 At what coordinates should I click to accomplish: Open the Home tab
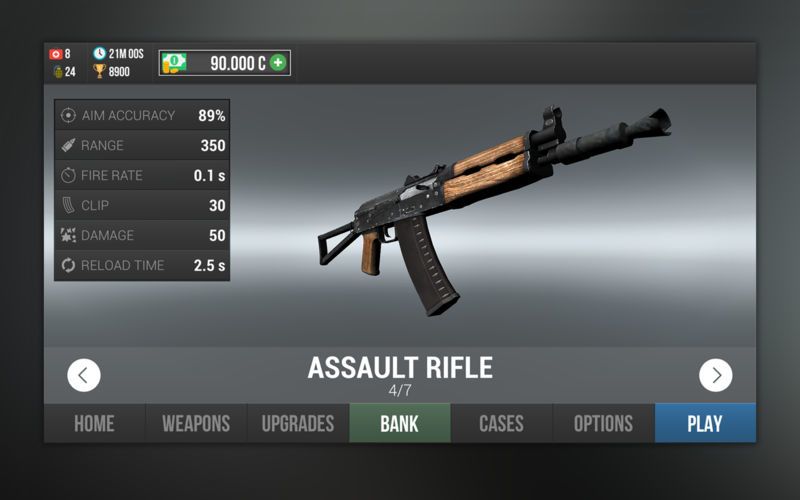94,423
